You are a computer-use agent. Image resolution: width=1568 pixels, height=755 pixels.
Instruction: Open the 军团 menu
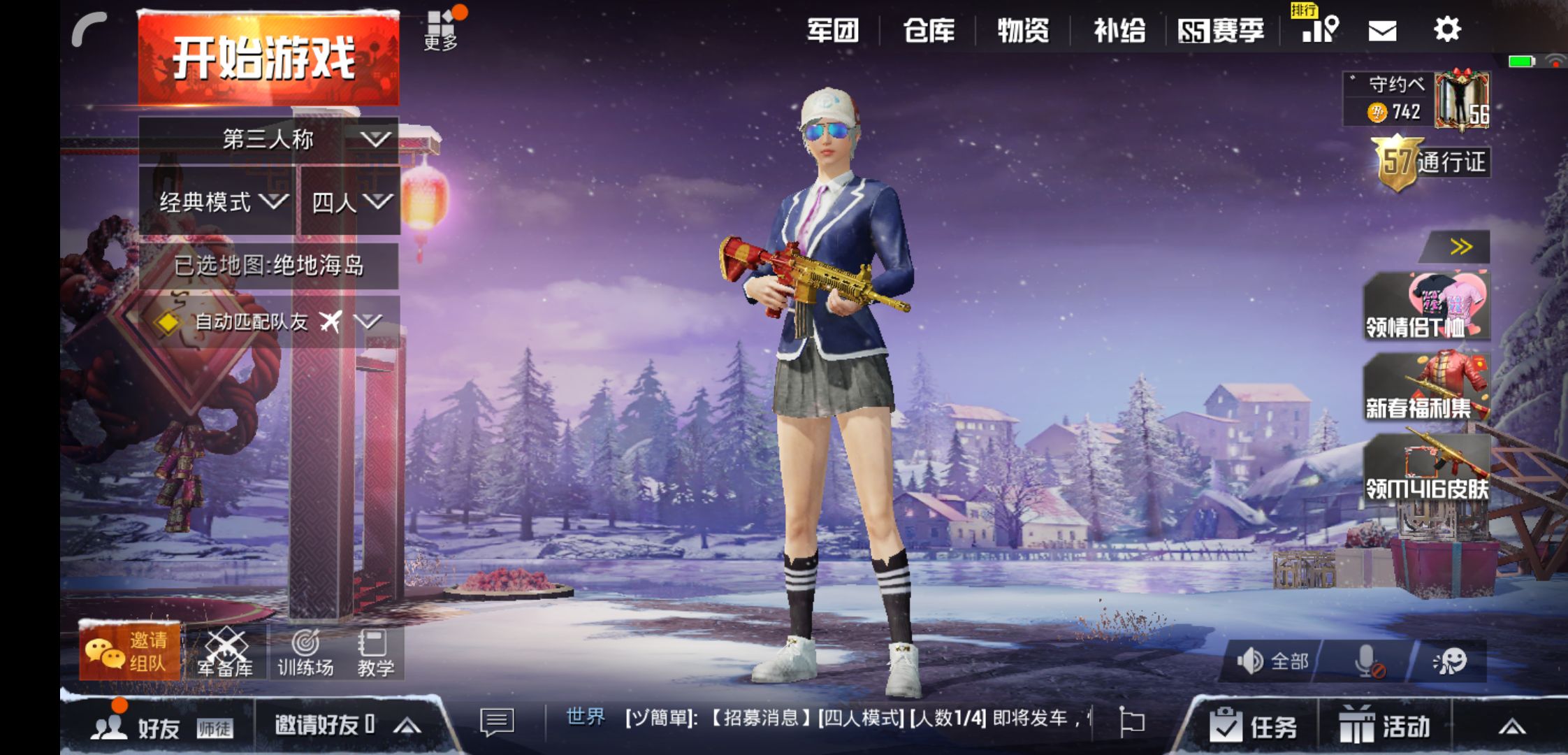[x=832, y=31]
